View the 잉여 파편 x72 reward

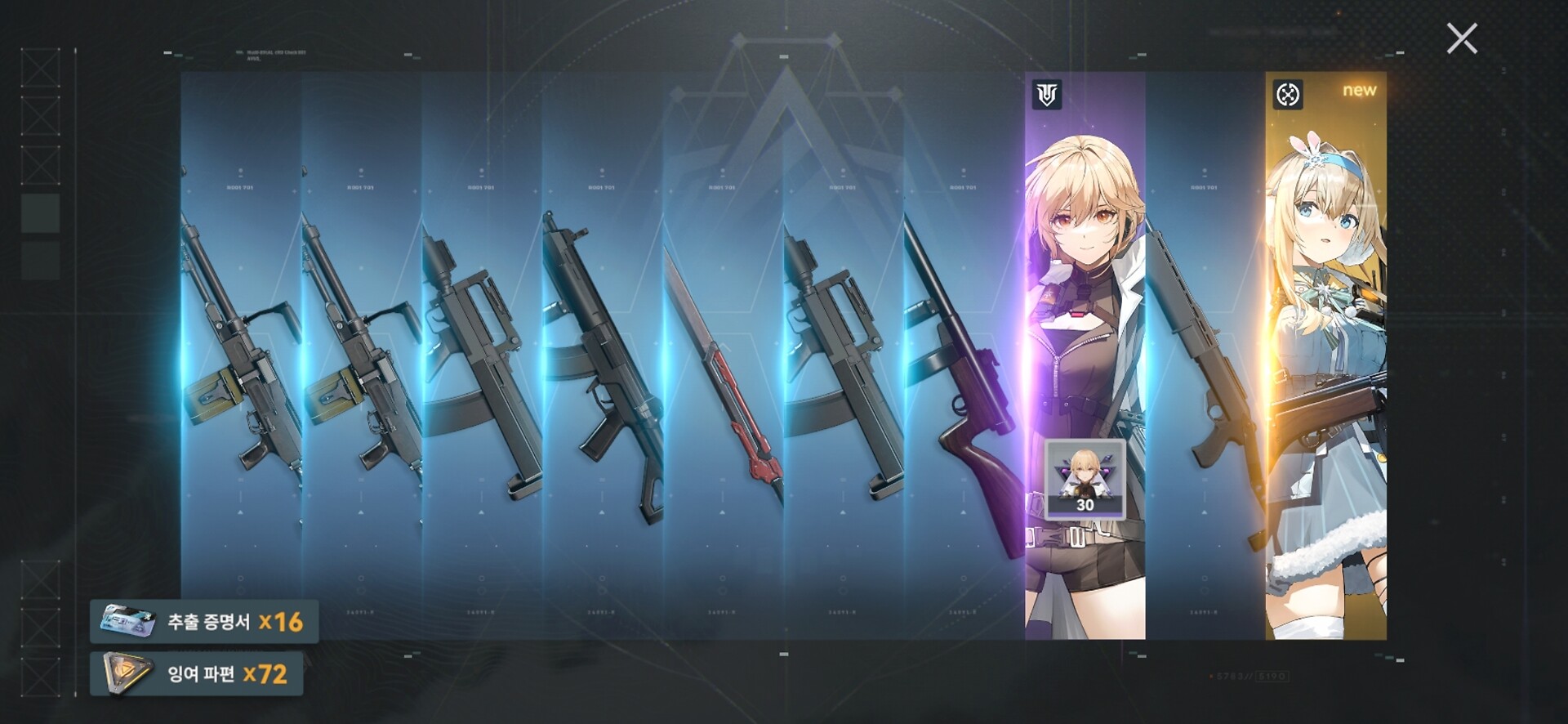(197, 674)
